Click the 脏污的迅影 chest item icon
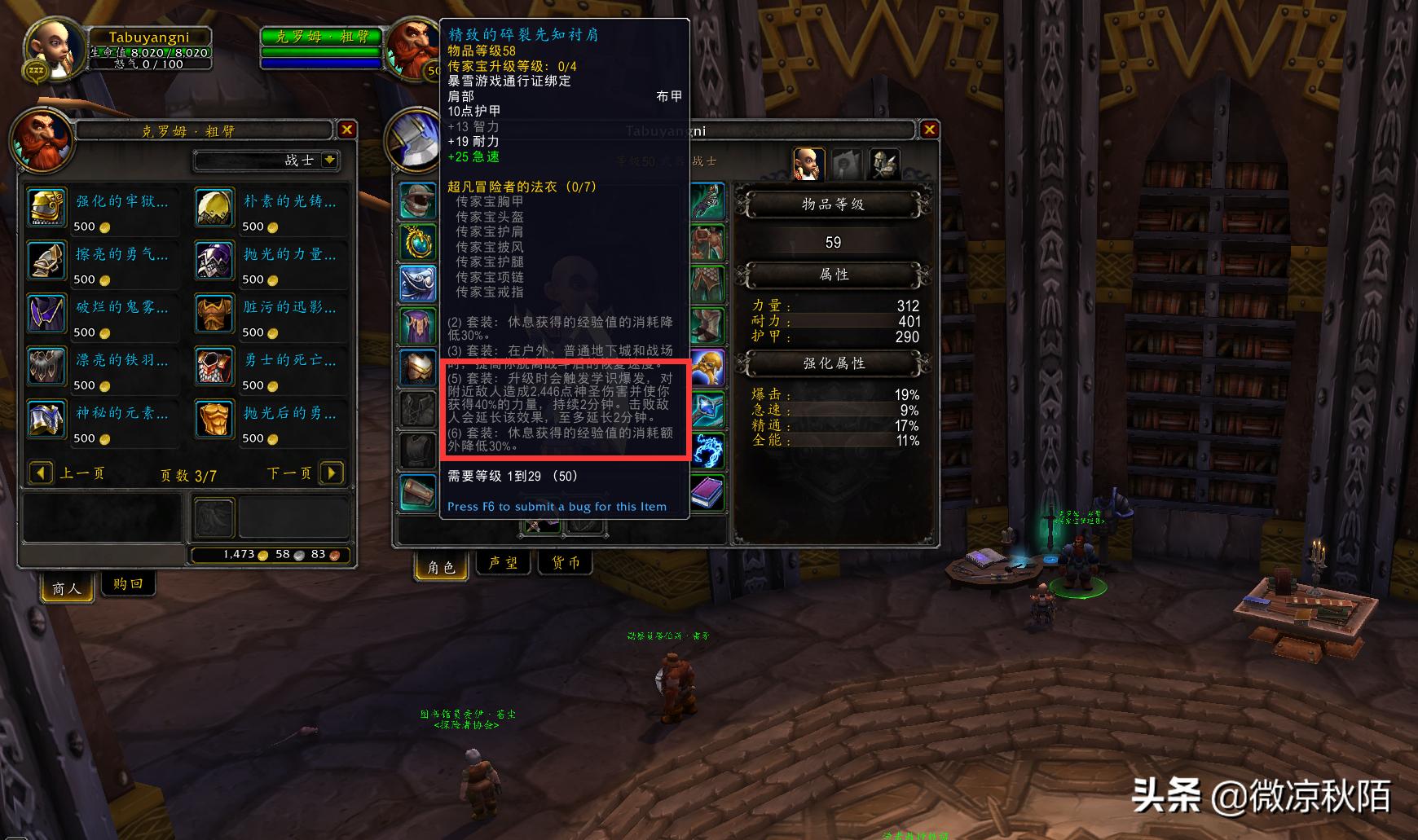The width and height of the screenshot is (1418, 840). (x=214, y=314)
